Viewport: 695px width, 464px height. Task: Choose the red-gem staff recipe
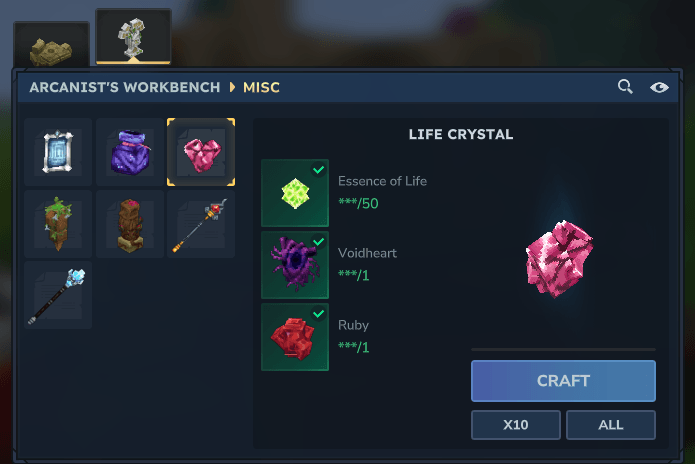pos(201,224)
